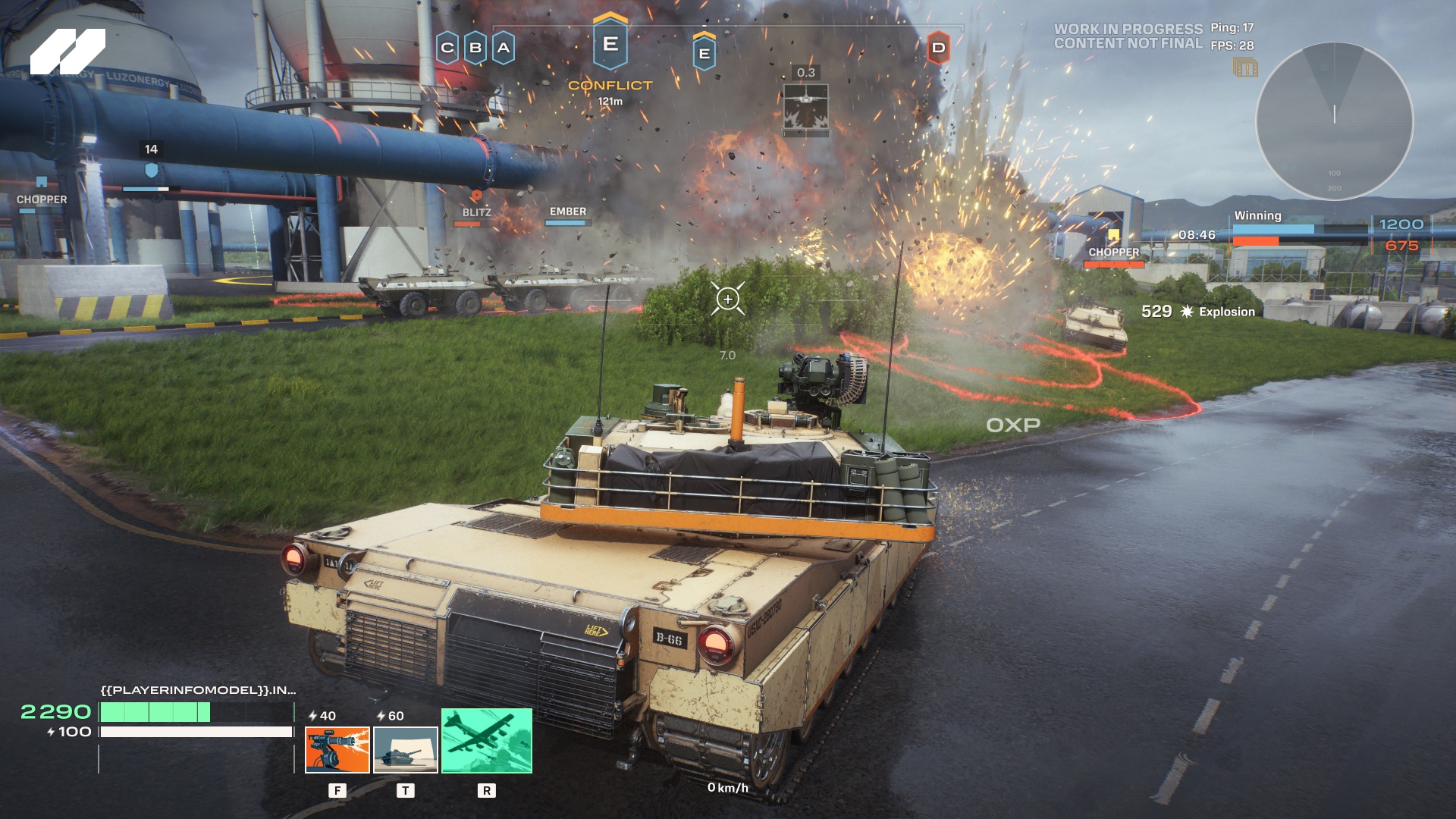Click the lightning bolt next to the 40 cost
1456x819 pixels.
pos(312,716)
